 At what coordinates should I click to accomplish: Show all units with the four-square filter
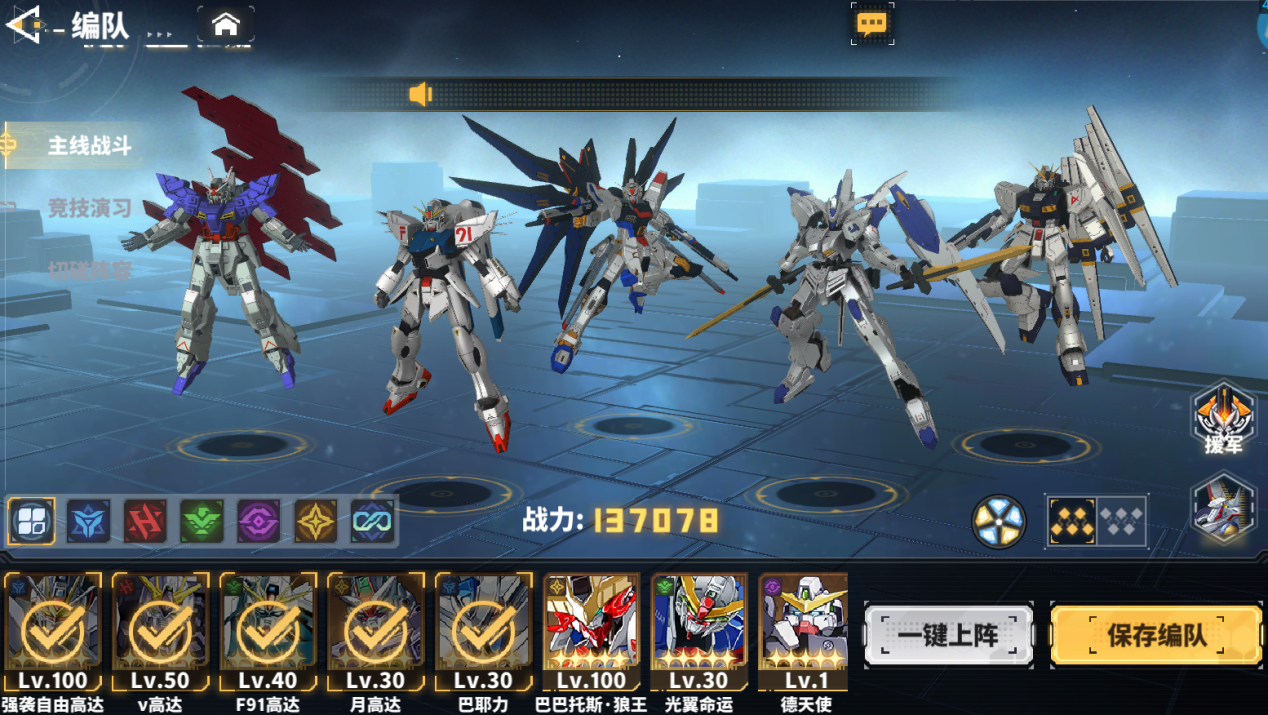[31, 521]
